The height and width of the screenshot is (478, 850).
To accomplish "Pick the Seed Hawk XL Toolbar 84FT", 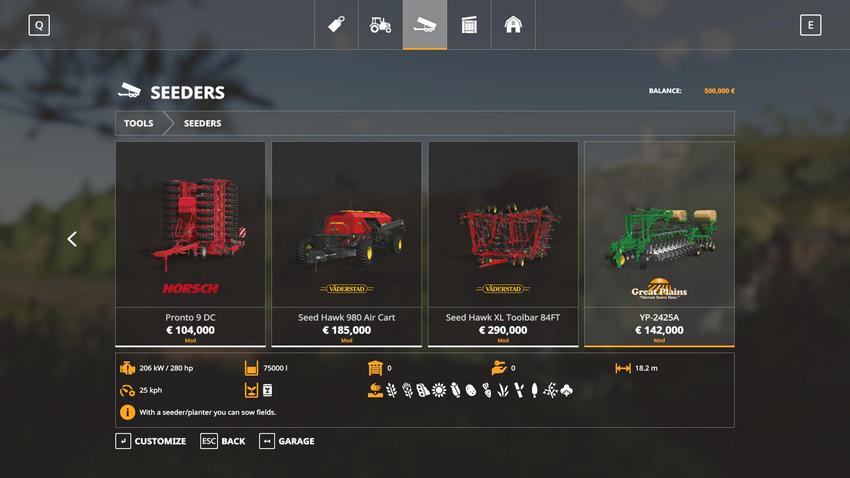I will pos(503,243).
